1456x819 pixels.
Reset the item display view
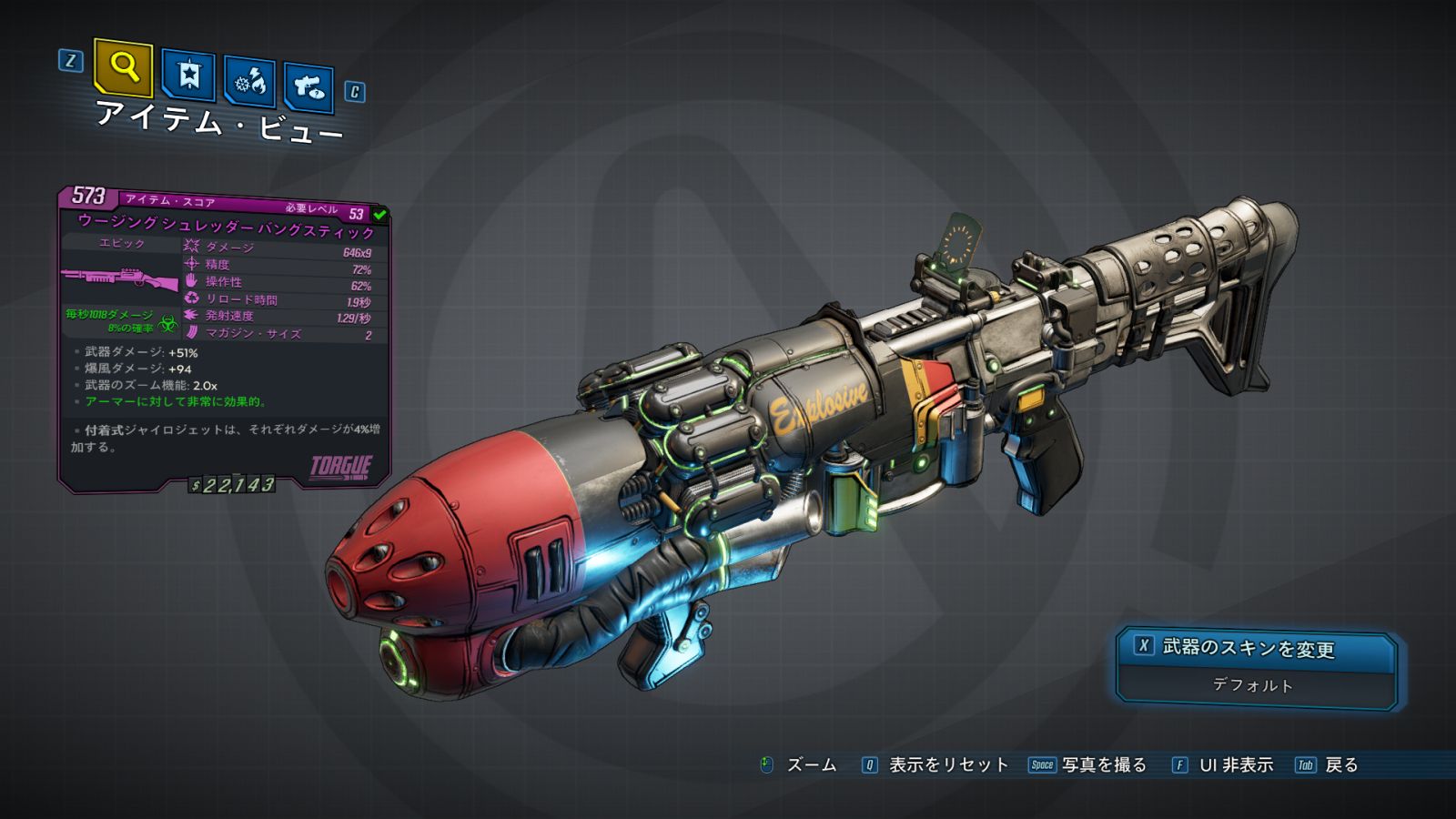(936, 765)
